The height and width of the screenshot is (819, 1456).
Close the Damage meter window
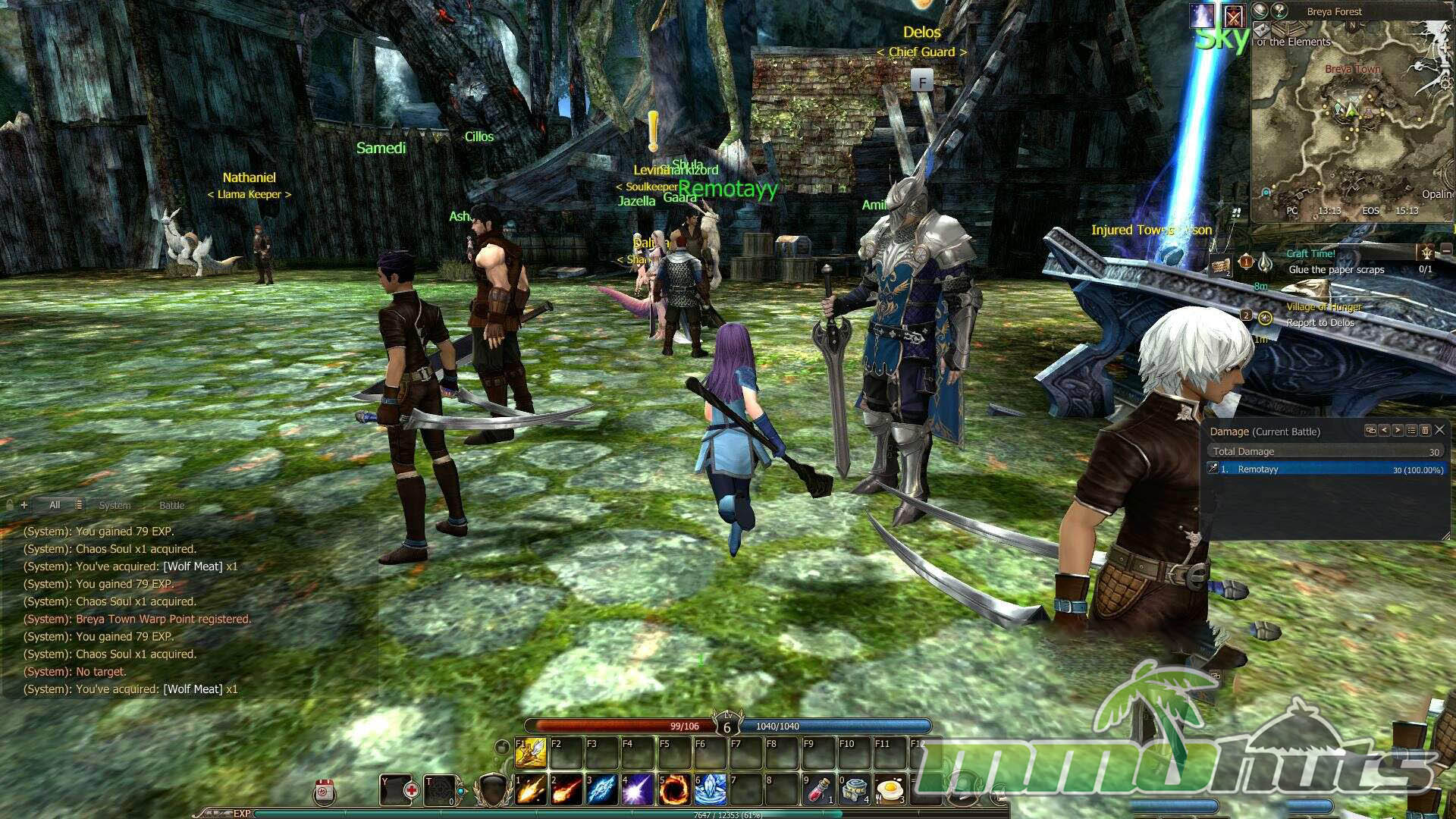[x=1439, y=430]
